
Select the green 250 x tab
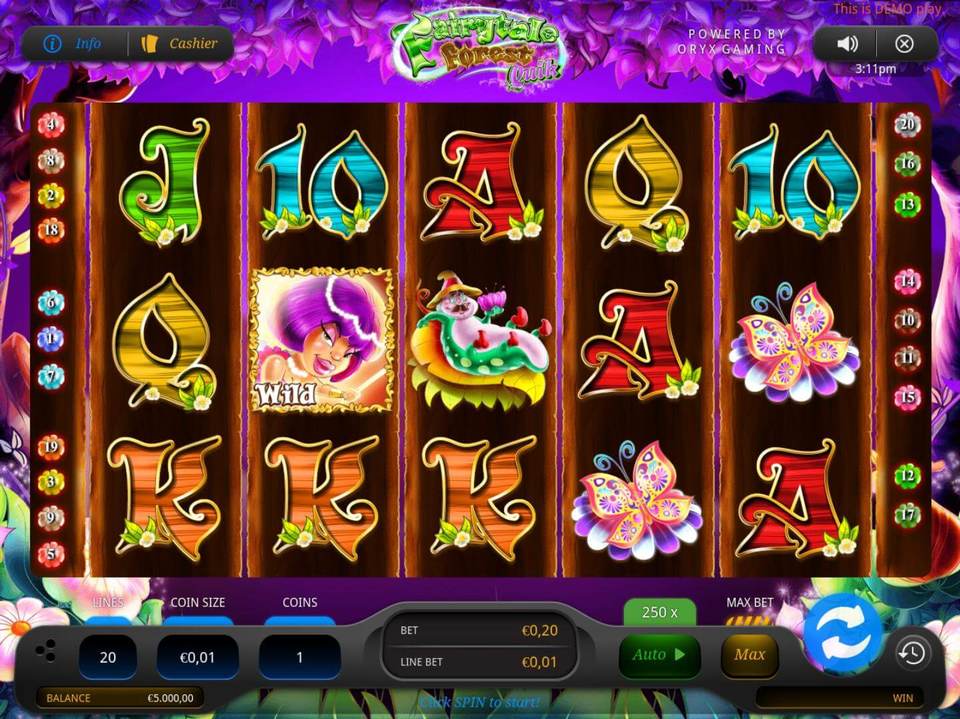click(659, 612)
